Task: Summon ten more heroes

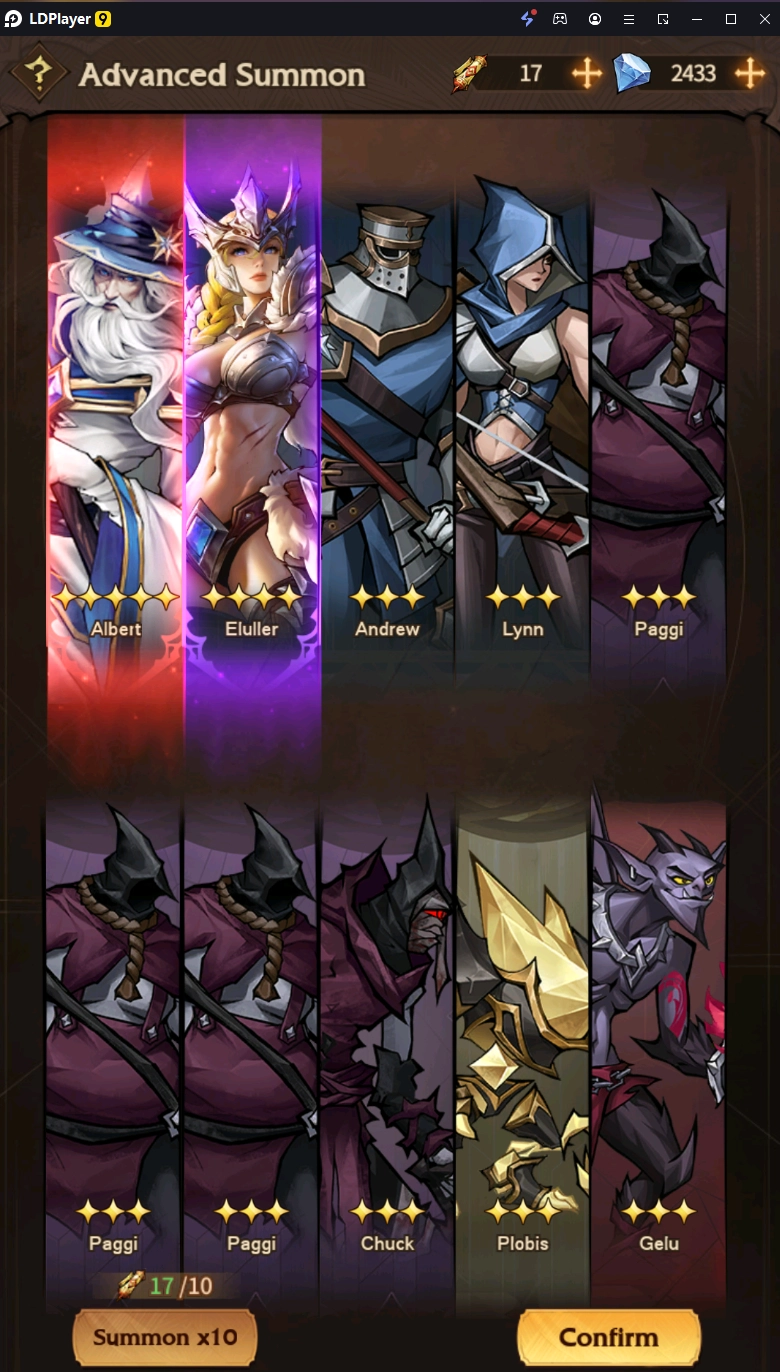Action: tap(165, 1337)
